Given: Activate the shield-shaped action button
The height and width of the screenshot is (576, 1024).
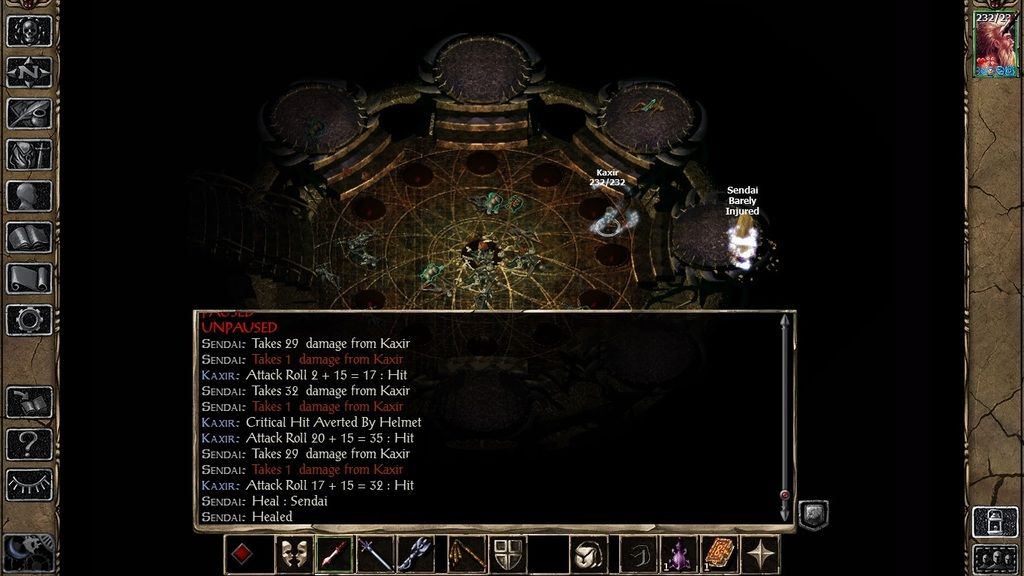Looking at the screenshot, I should coord(508,554).
